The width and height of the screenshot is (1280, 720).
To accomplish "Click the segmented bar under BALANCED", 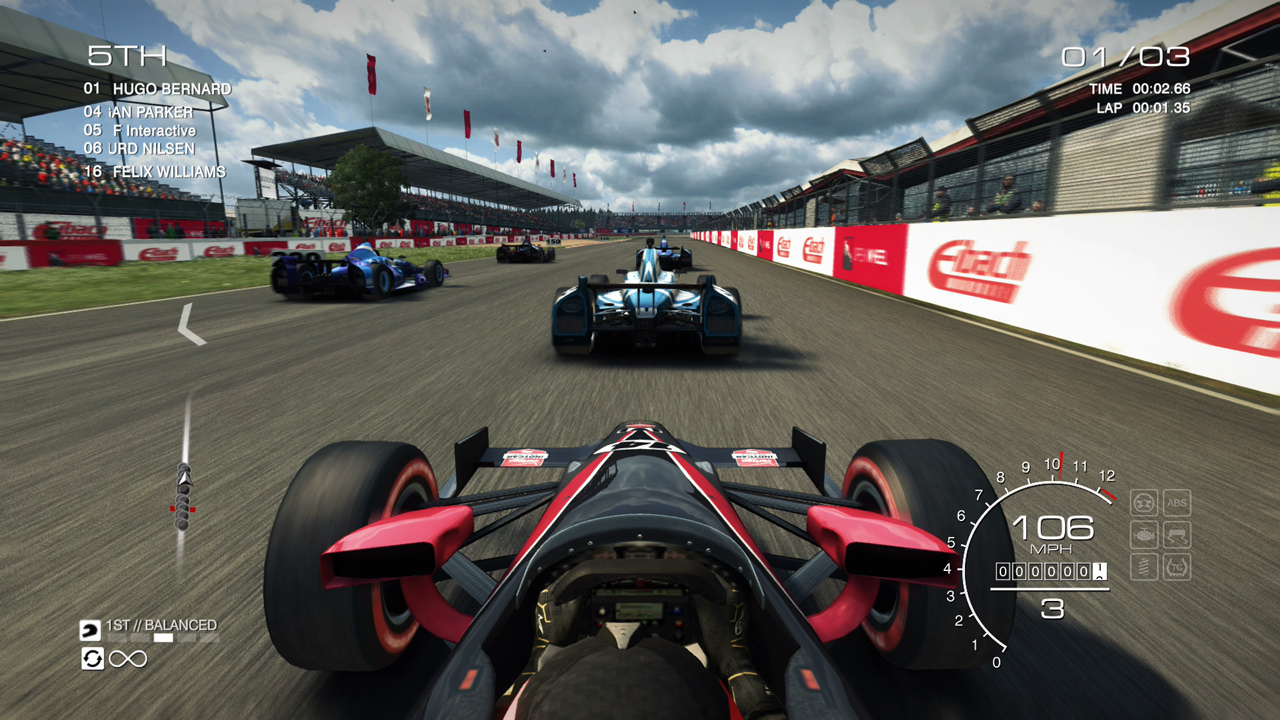I will (162, 637).
